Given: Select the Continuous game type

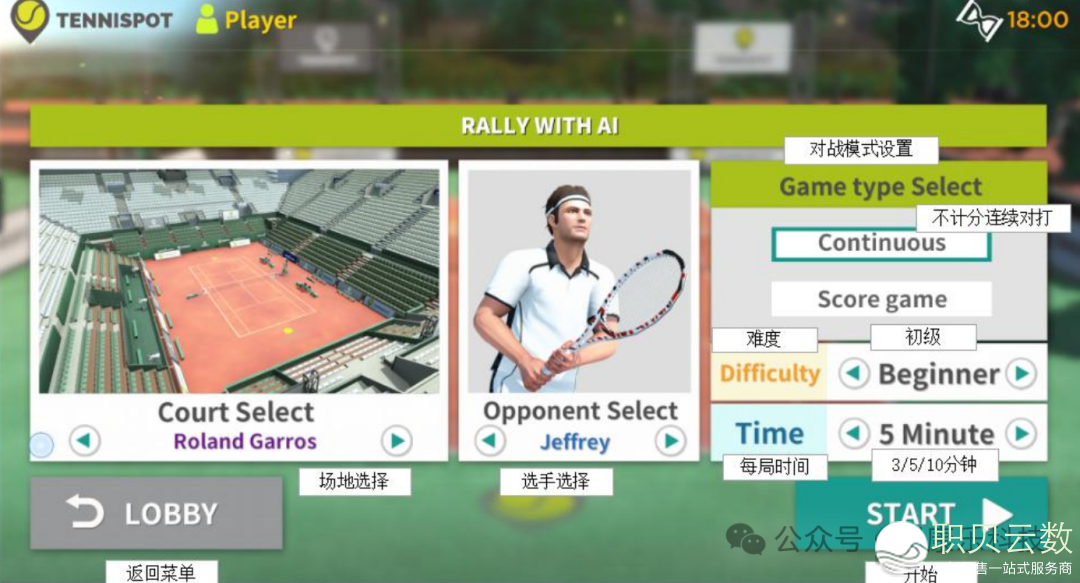Looking at the screenshot, I should 881,243.
